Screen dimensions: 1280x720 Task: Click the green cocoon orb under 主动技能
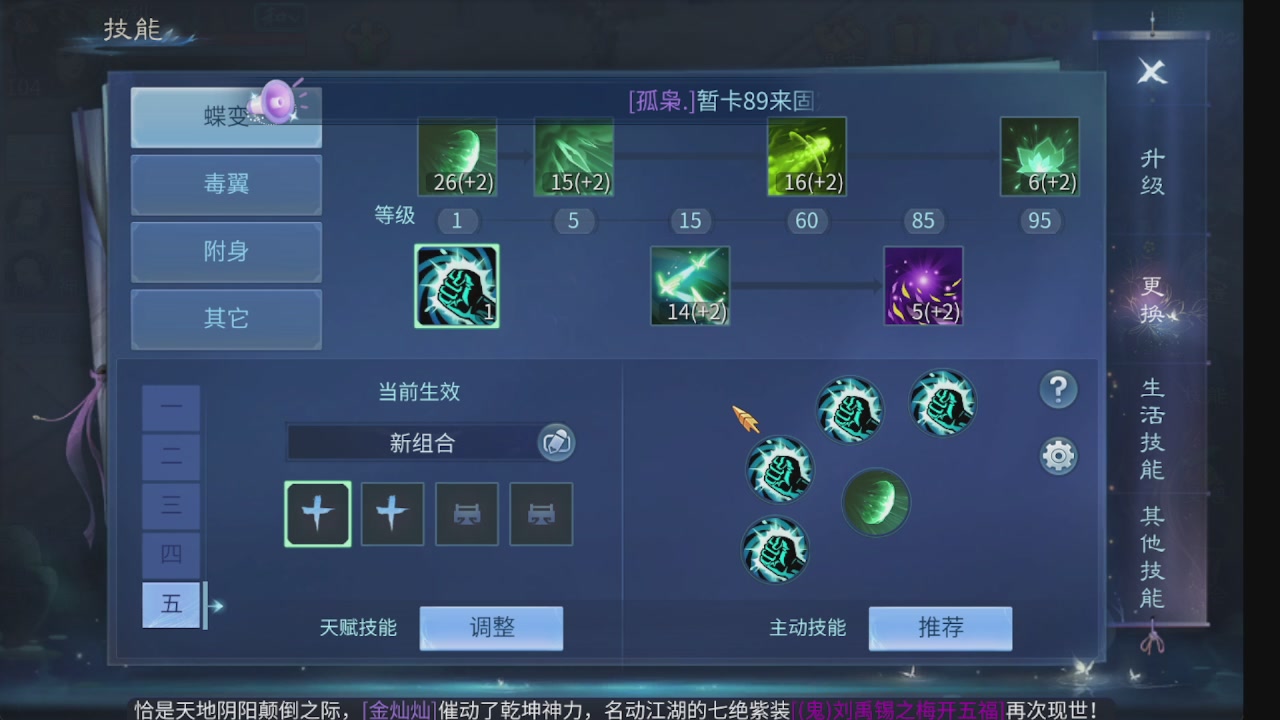[x=875, y=503]
